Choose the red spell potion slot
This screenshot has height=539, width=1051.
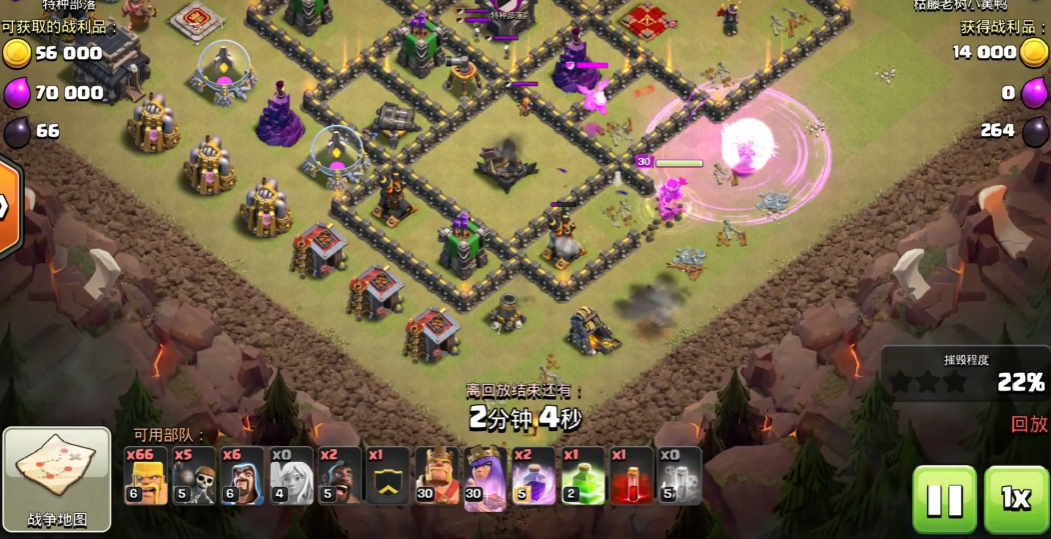(x=630, y=476)
